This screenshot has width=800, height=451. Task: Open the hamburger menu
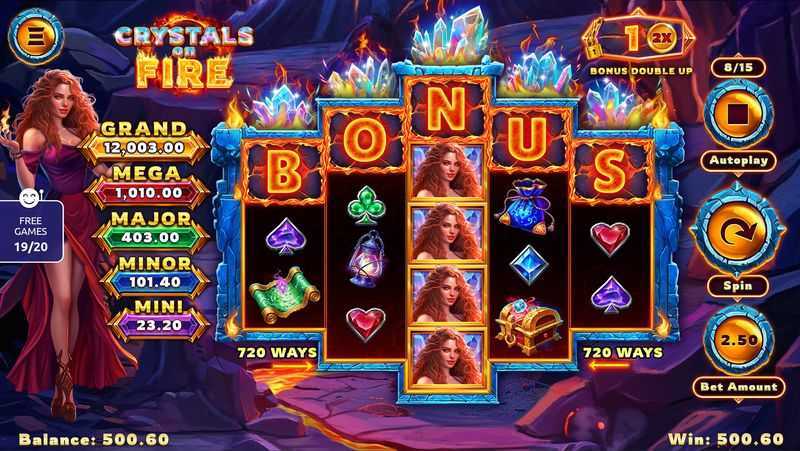pyautogui.click(x=36, y=36)
